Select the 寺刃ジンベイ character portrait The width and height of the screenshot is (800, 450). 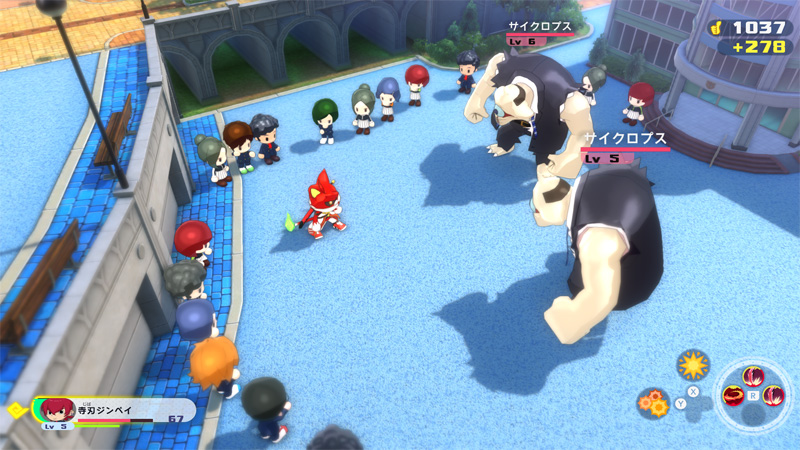coord(58,410)
